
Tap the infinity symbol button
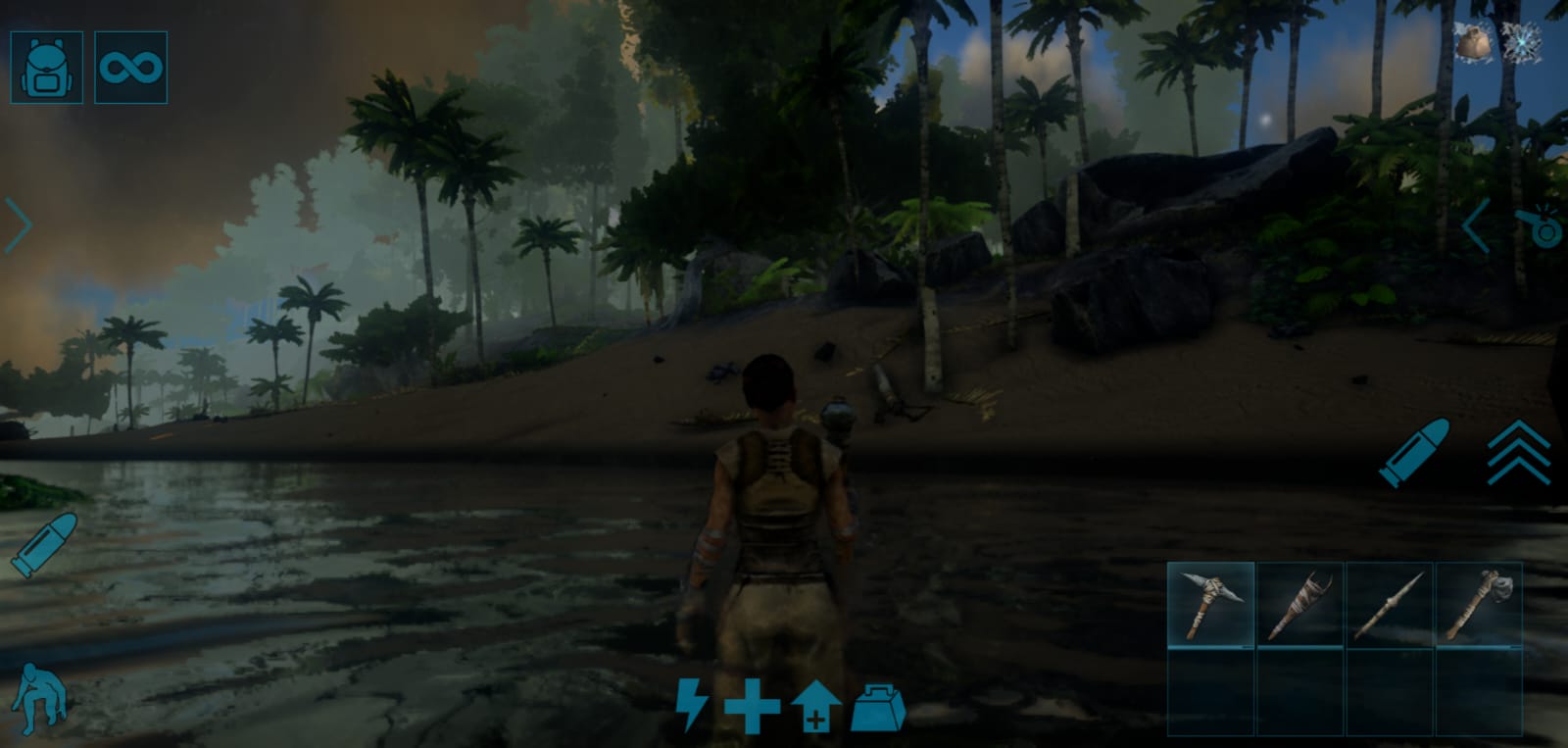pos(130,68)
